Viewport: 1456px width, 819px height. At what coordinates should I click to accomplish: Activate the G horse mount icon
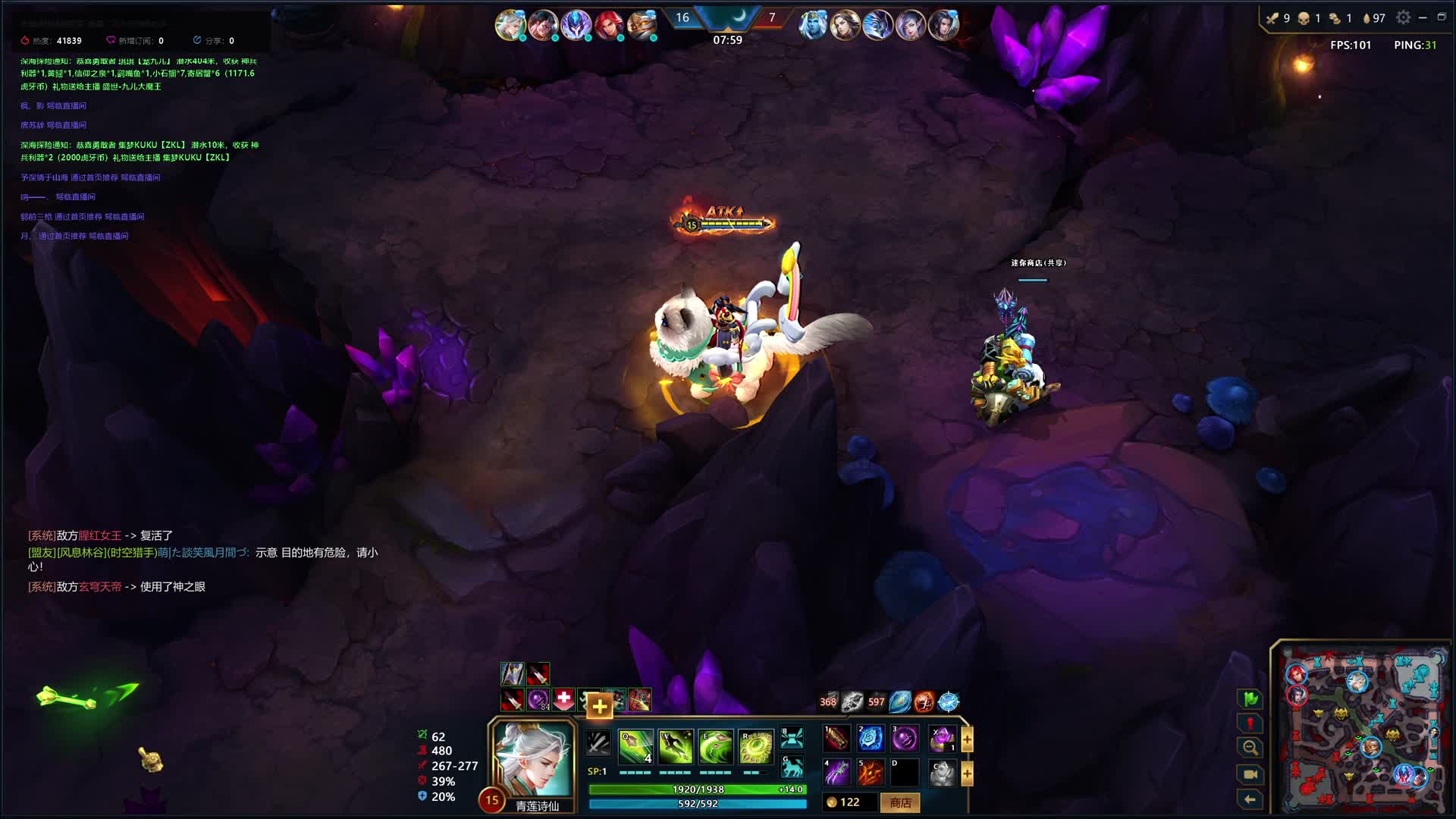[x=792, y=768]
